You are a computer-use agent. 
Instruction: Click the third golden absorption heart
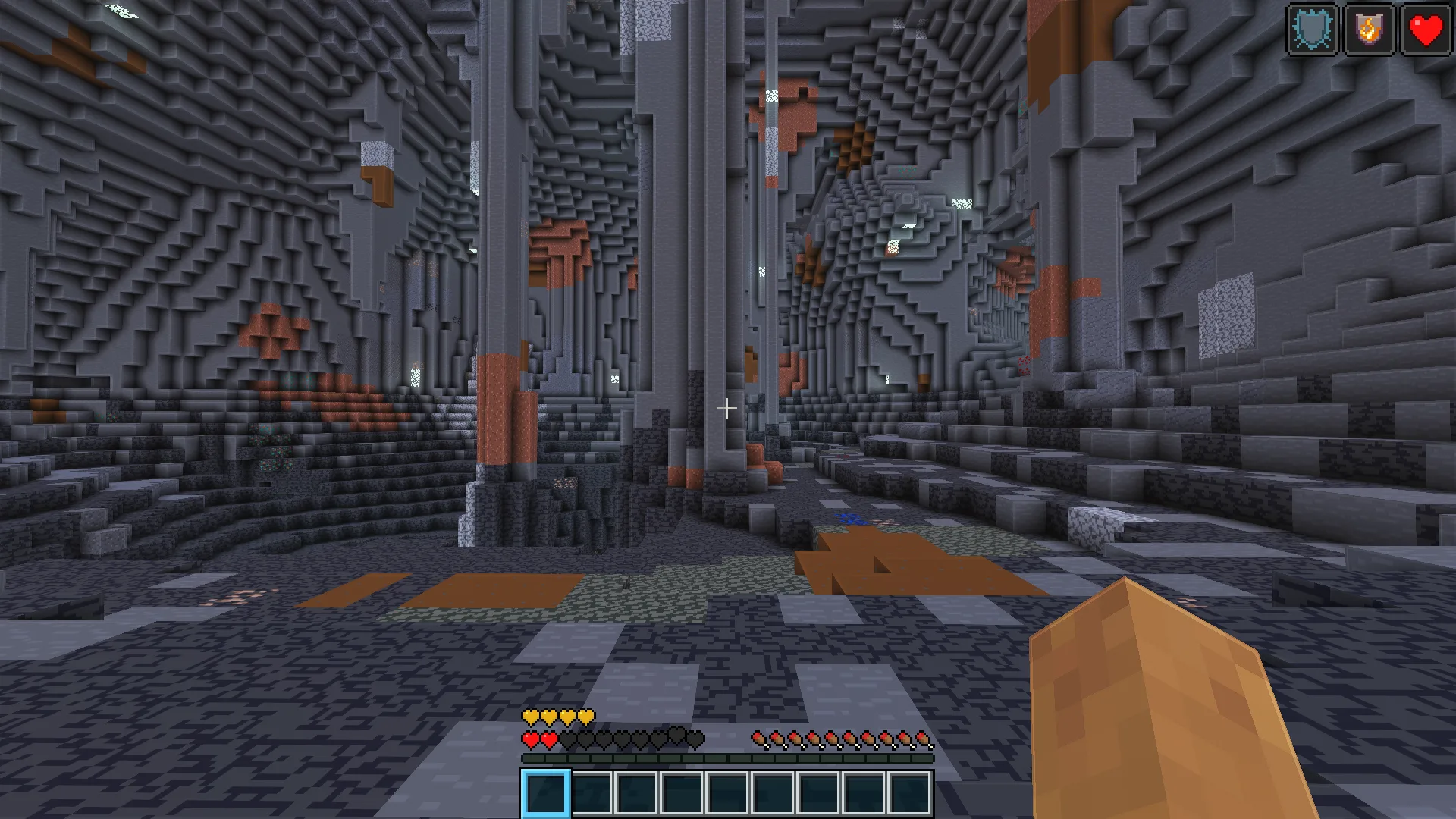[x=569, y=715]
